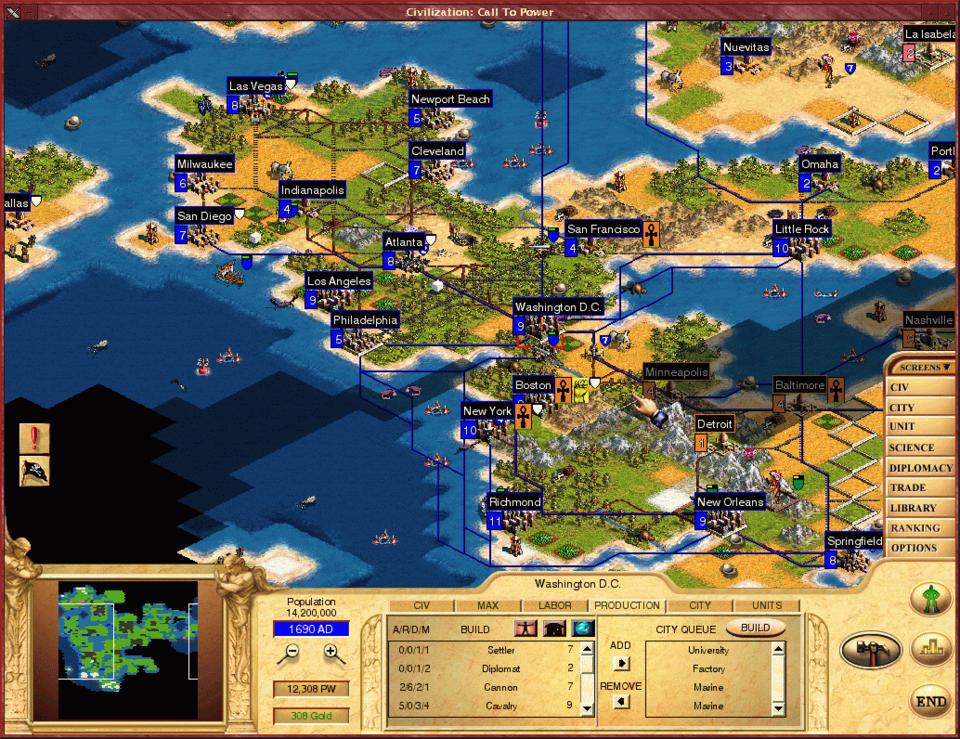Viewport: 960px width, 739px height.
Task: Choose Settler from the build list
Action: [500, 651]
